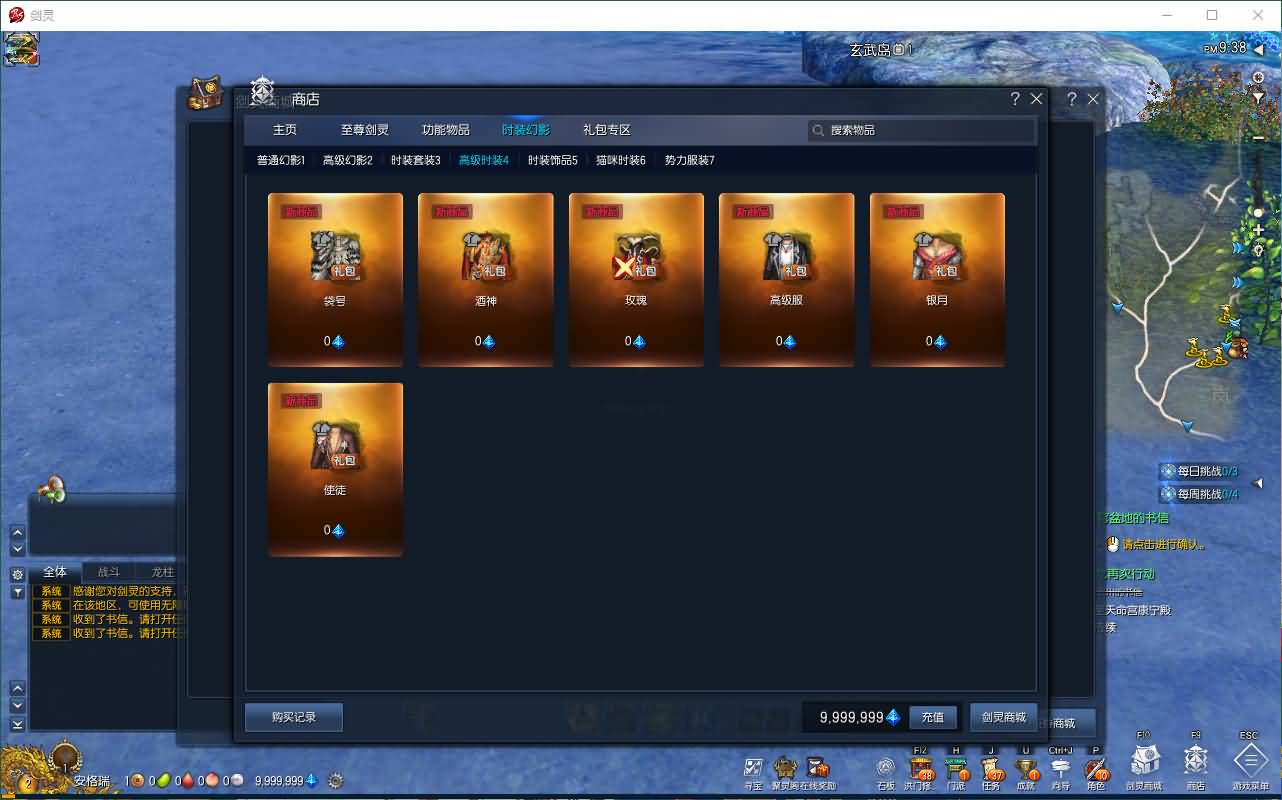The height and width of the screenshot is (800, 1282).
Task: Open the 任务 quest icon showing 37 badge
Action: tap(990, 766)
